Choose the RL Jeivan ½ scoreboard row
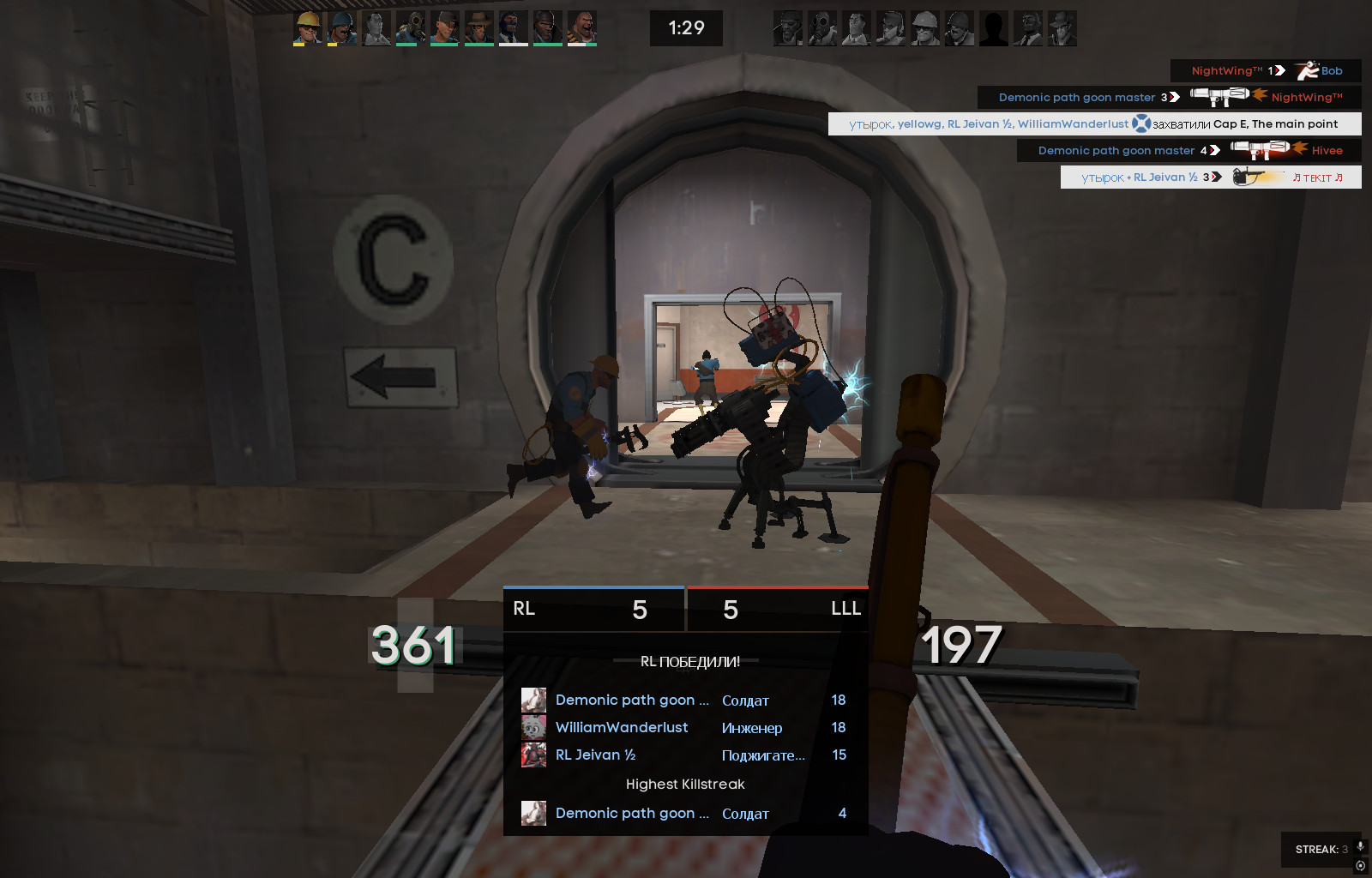Image resolution: width=1372 pixels, height=878 pixels. 685,755
